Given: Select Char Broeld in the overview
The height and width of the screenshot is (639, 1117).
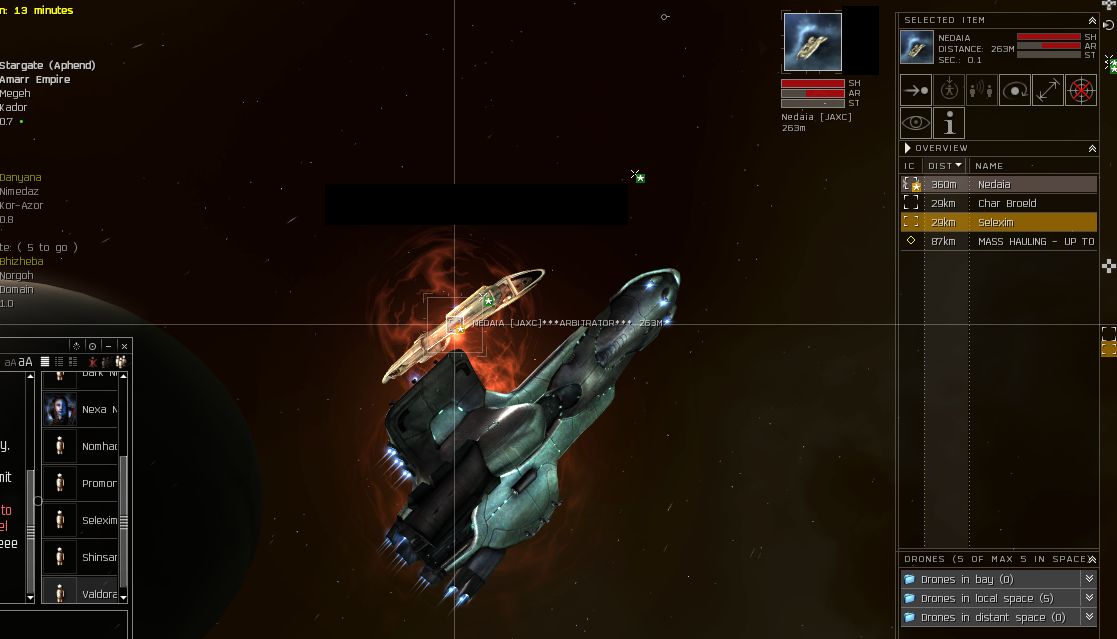Looking at the screenshot, I should [x=998, y=203].
